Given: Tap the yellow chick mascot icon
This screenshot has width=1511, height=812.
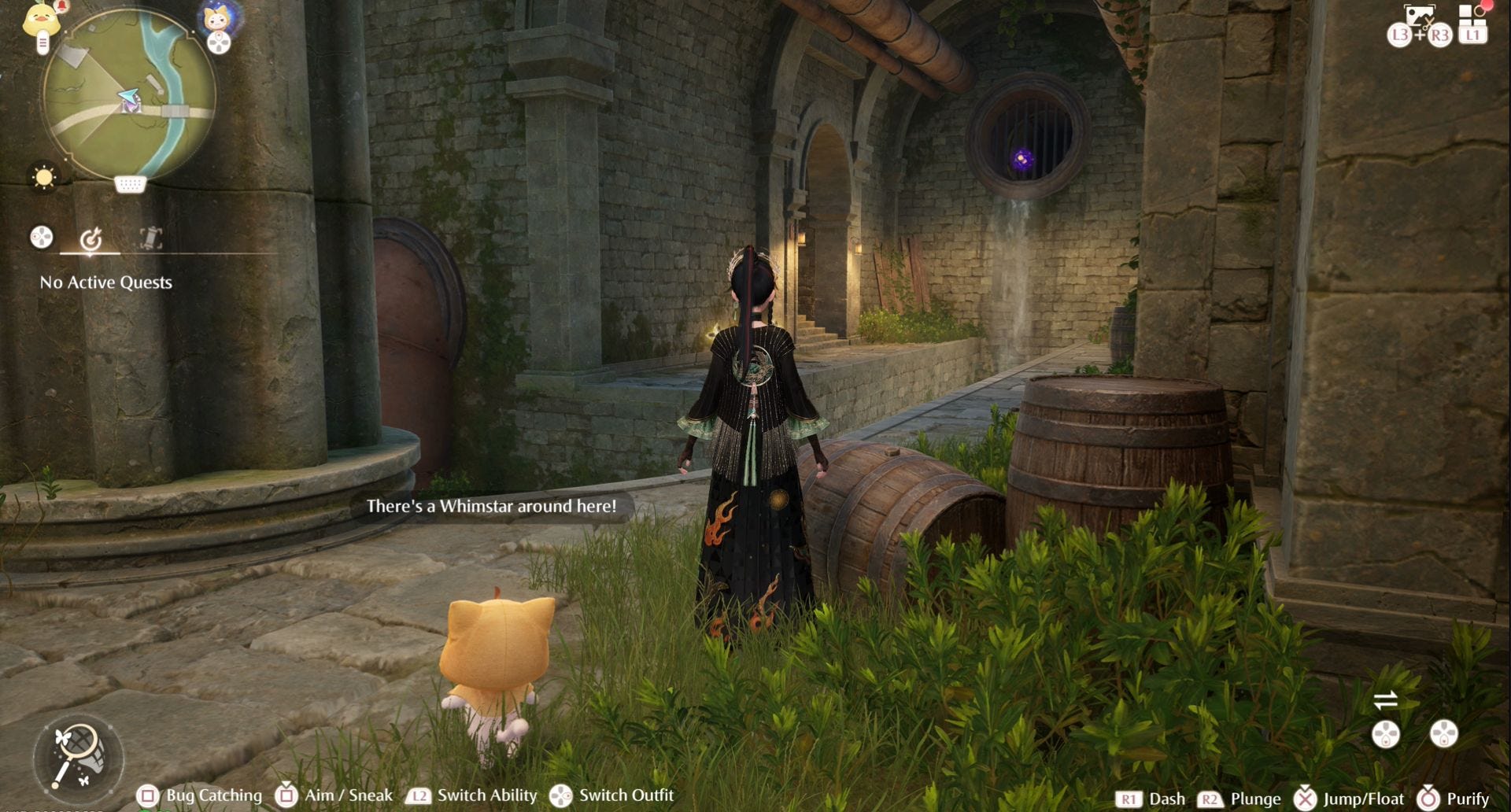Looking at the screenshot, I should point(39,21).
